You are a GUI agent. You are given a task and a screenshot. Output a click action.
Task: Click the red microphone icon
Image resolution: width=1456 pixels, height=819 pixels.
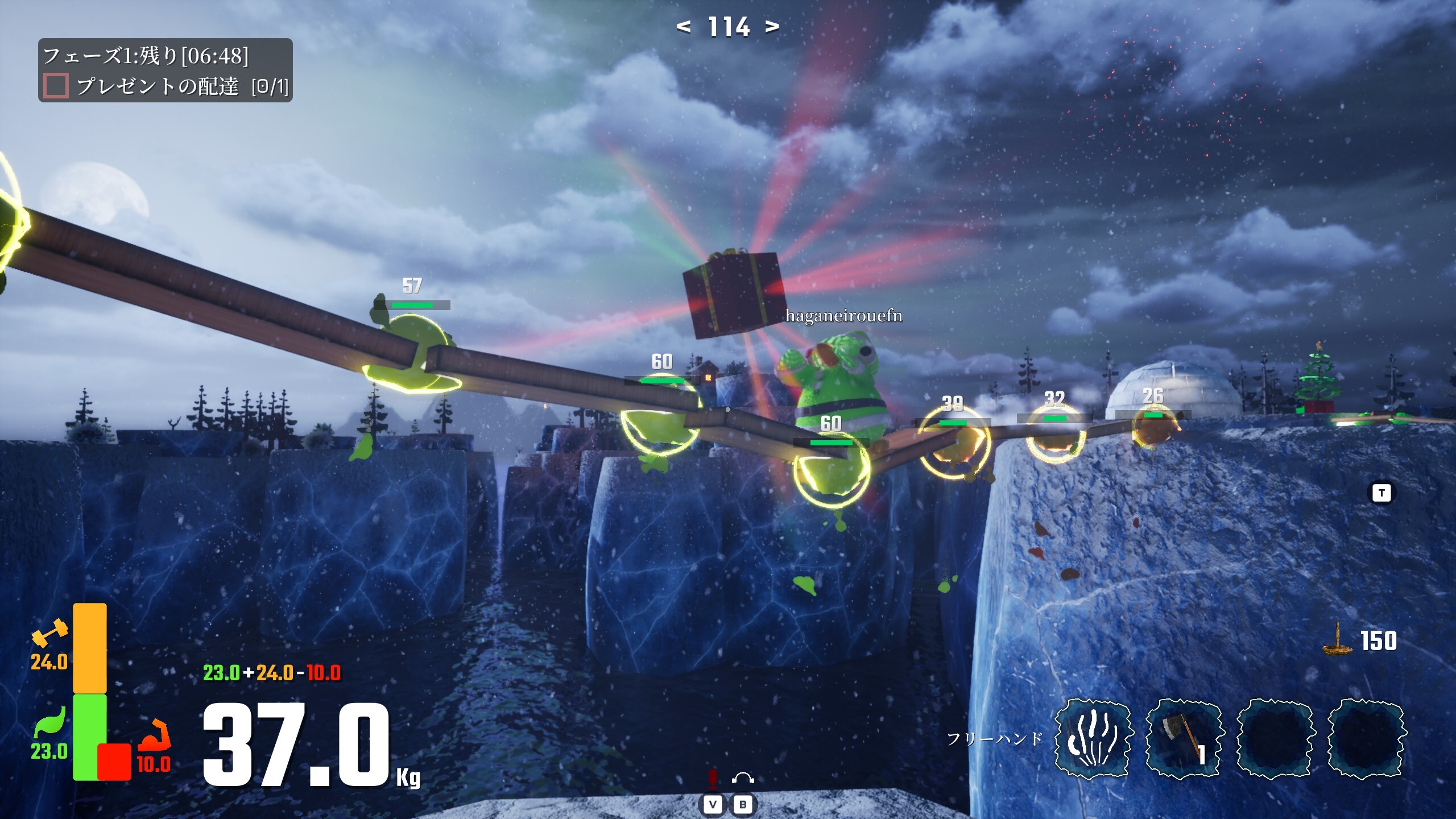click(713, 777)
